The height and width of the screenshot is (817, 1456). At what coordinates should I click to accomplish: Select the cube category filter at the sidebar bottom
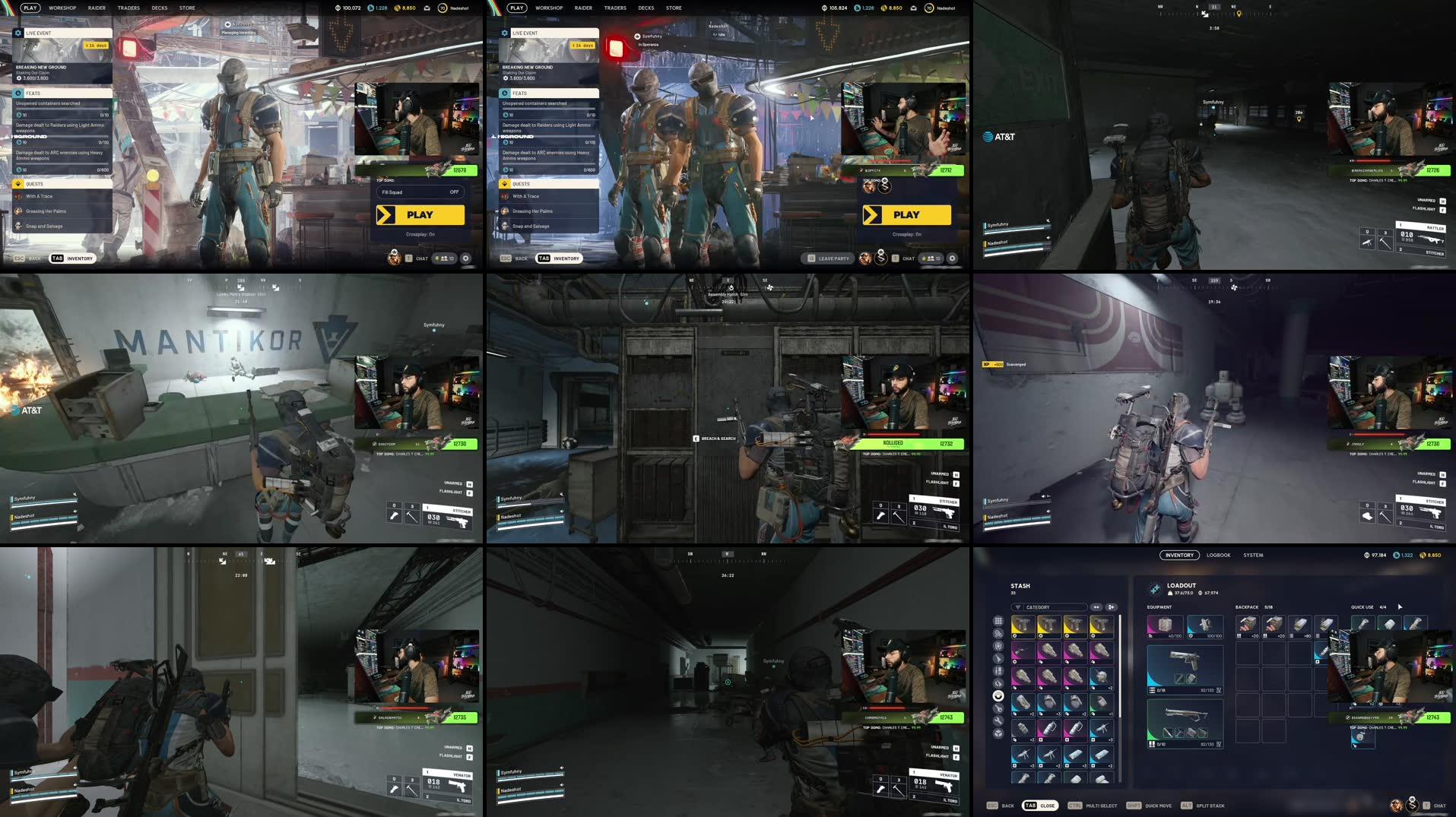[998, 732]
